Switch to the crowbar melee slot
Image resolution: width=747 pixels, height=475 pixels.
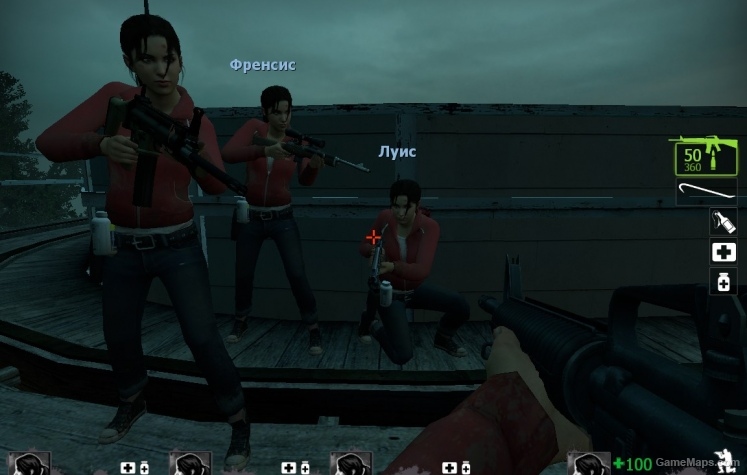click(706, 192)
